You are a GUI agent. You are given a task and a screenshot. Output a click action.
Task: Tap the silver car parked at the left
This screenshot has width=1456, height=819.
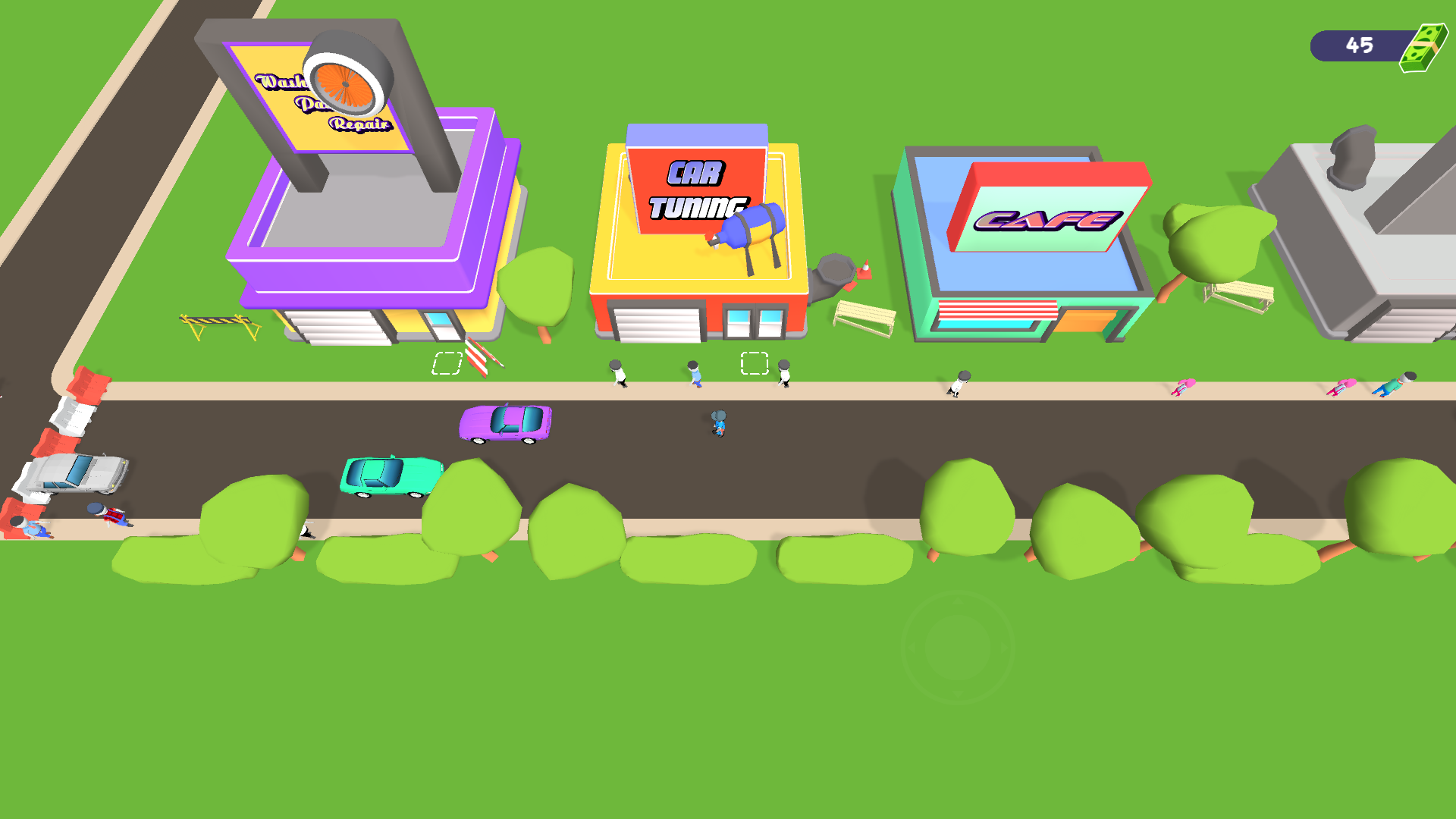72,474
